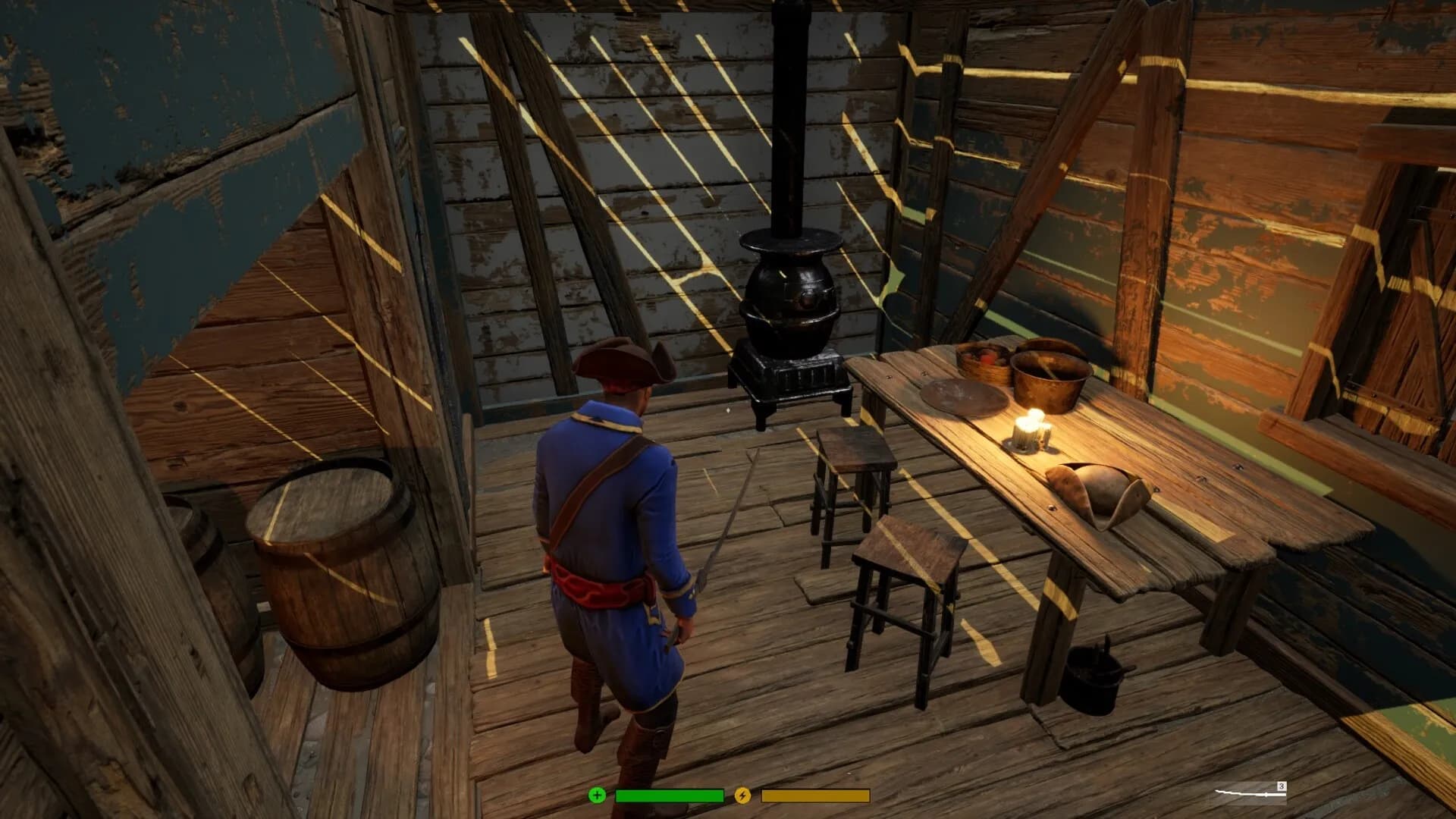Select the sword weapon slot
Viewport: 1456px width, 819px height.
pyautogui.click(x=1250, y=793)
